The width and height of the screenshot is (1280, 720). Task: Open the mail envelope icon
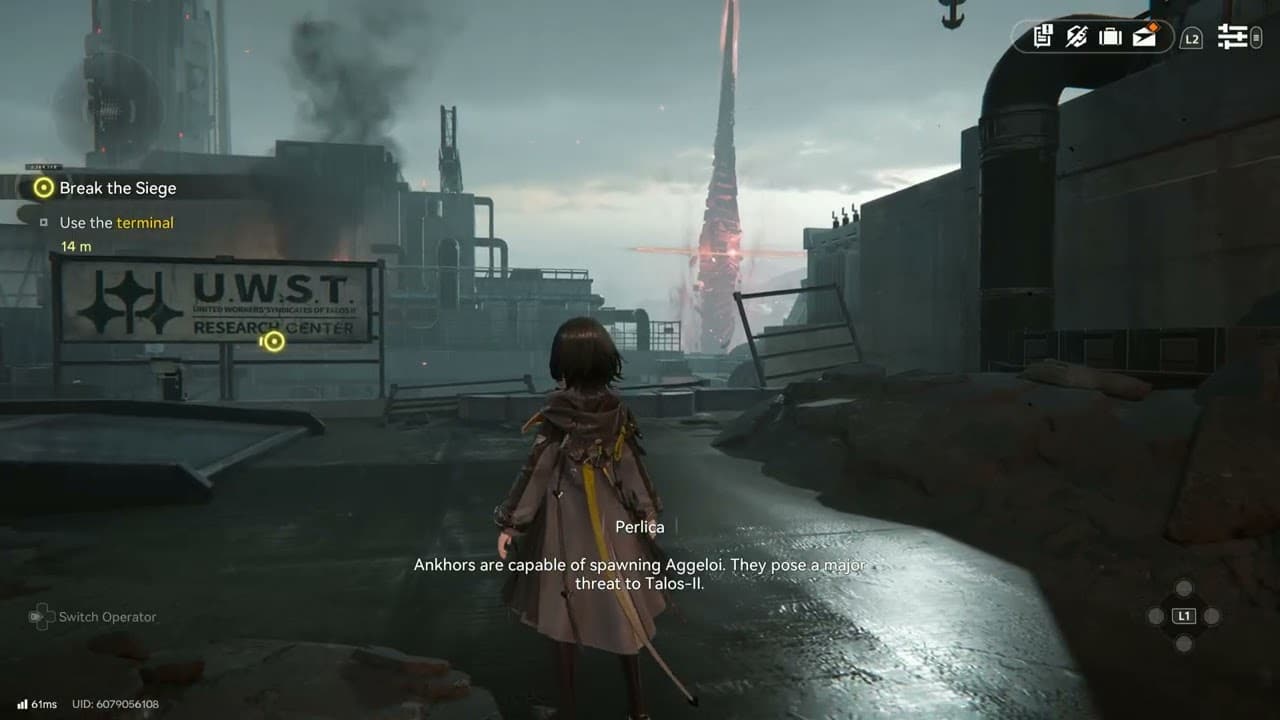[1144, 37]
